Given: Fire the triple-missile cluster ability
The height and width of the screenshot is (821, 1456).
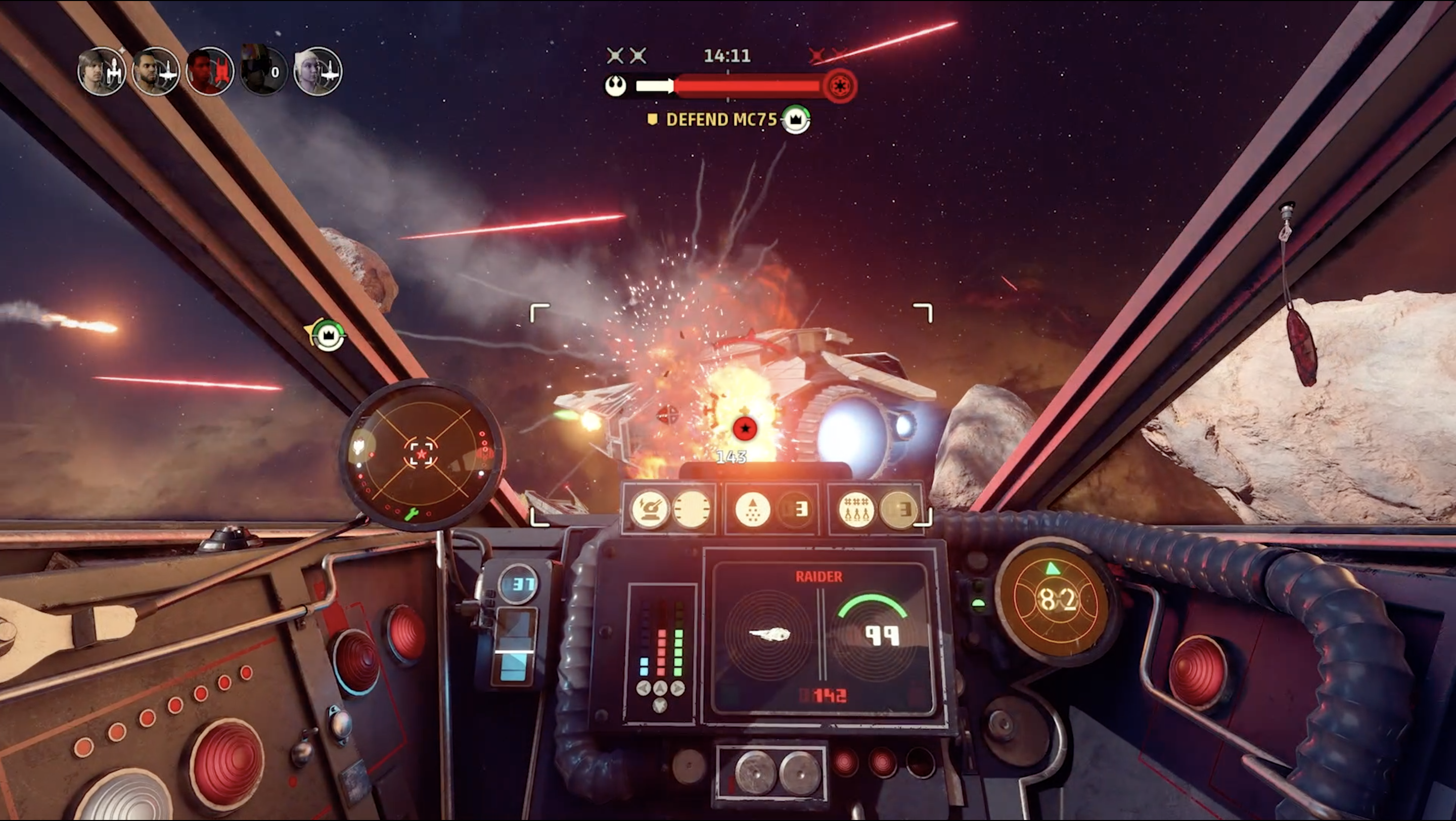Looking at the screenshot, I should pos(856,509).
